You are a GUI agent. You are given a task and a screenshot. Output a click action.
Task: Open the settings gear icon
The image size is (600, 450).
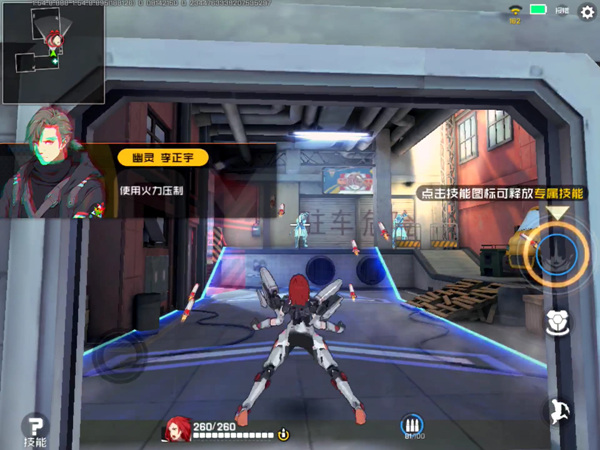click(587, 11)
